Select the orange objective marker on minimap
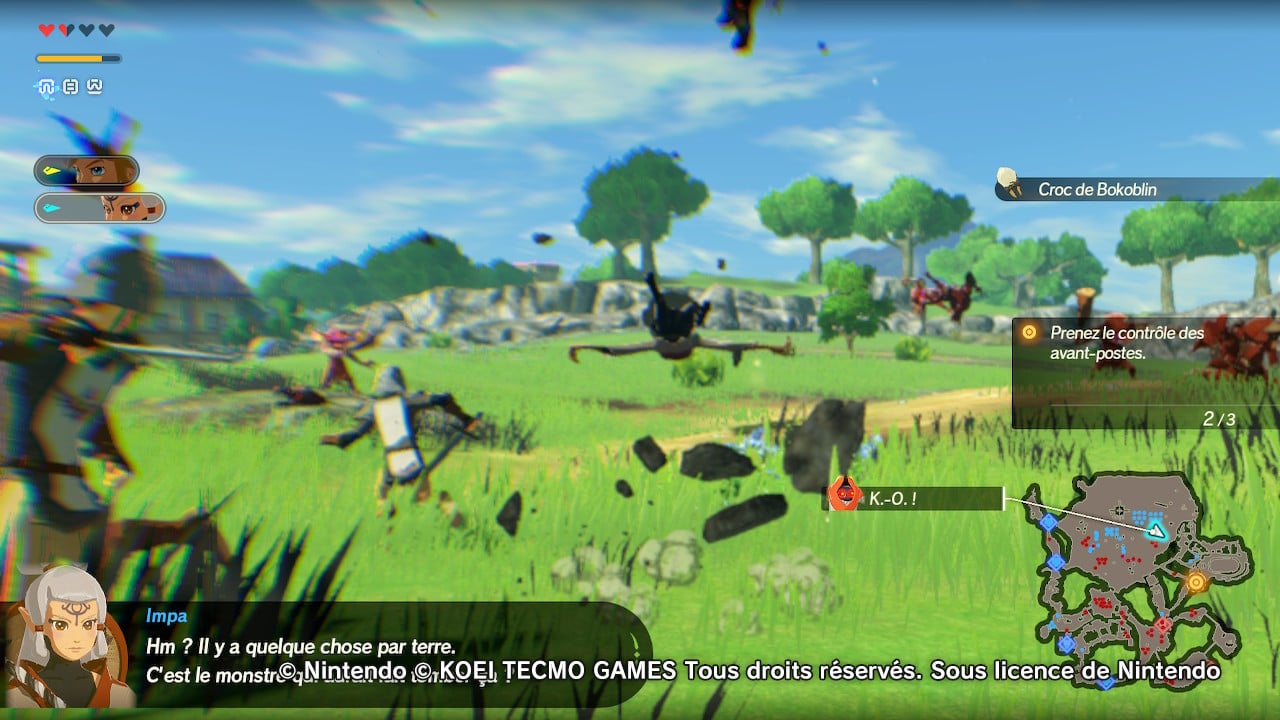This screenshot has height=720, width=1280. point(1196,581)
